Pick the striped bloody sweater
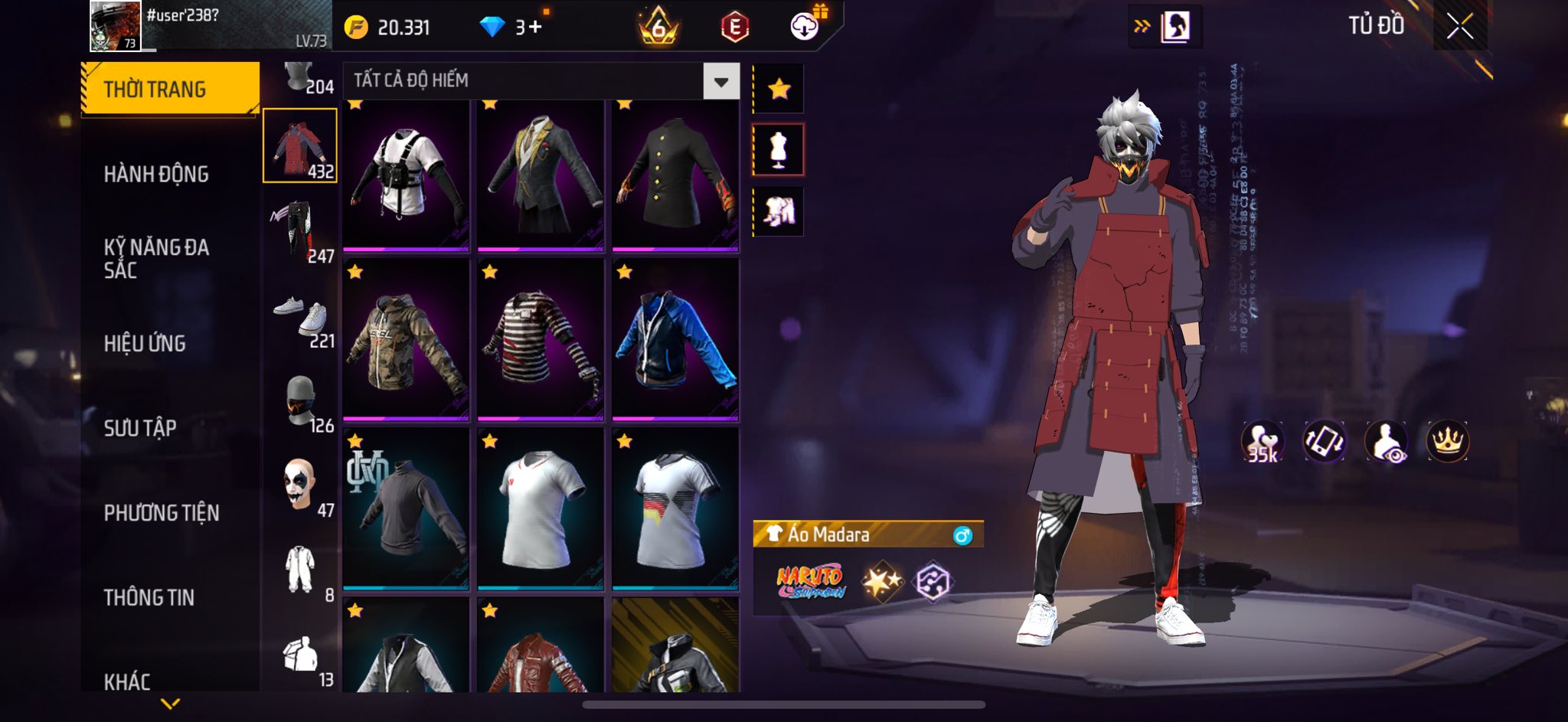The image size is (1568, 722). coord(541,339)
